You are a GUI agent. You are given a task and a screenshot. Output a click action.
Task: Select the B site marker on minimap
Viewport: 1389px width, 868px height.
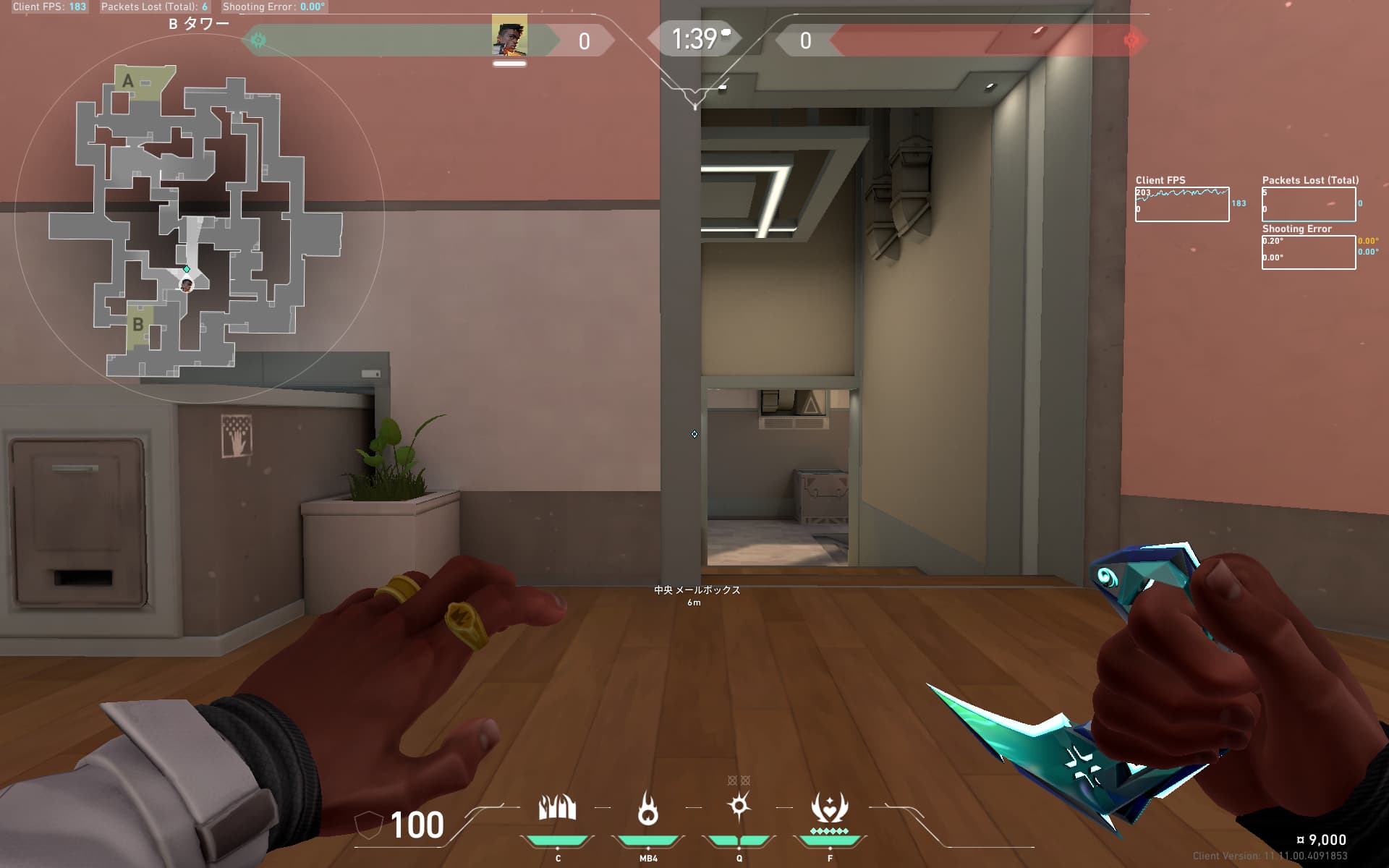[137, 325]
